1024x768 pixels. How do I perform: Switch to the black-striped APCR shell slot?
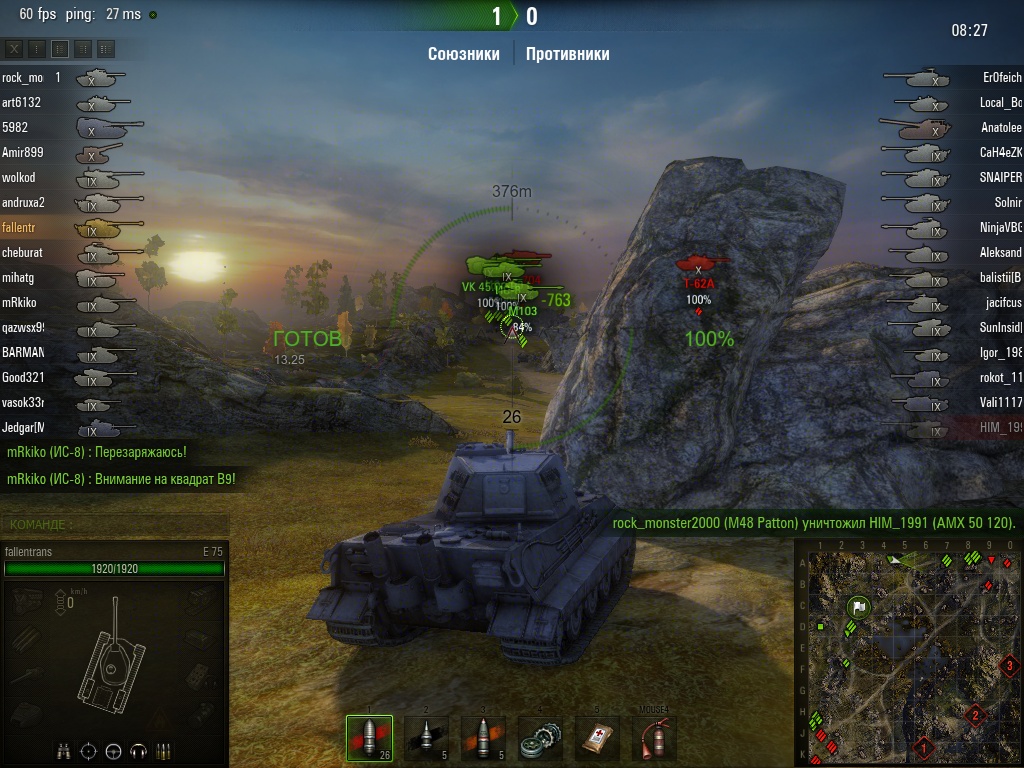tap(427, 739)
